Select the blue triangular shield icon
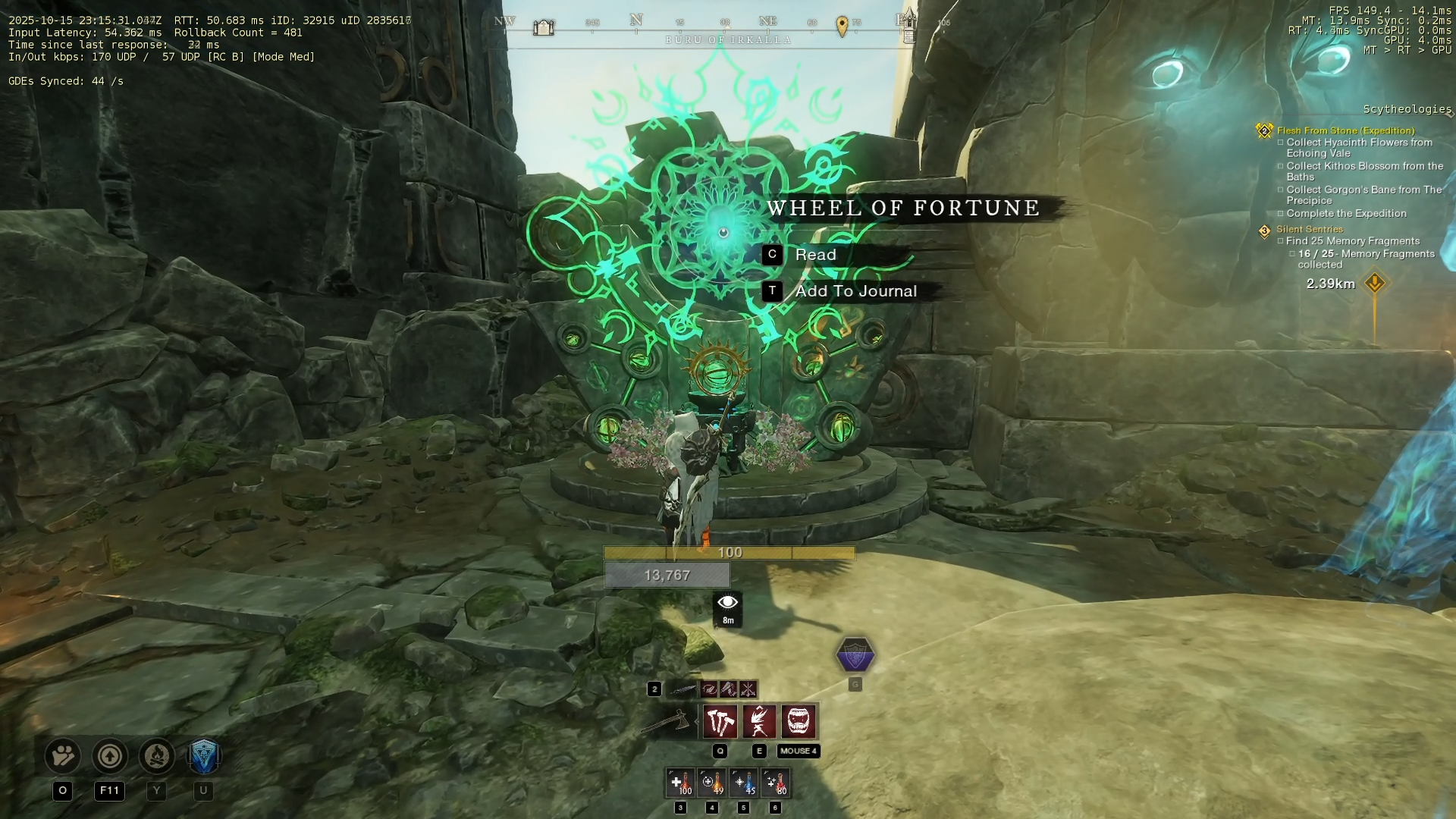The image size is (1456, 819). pos(203,756)
